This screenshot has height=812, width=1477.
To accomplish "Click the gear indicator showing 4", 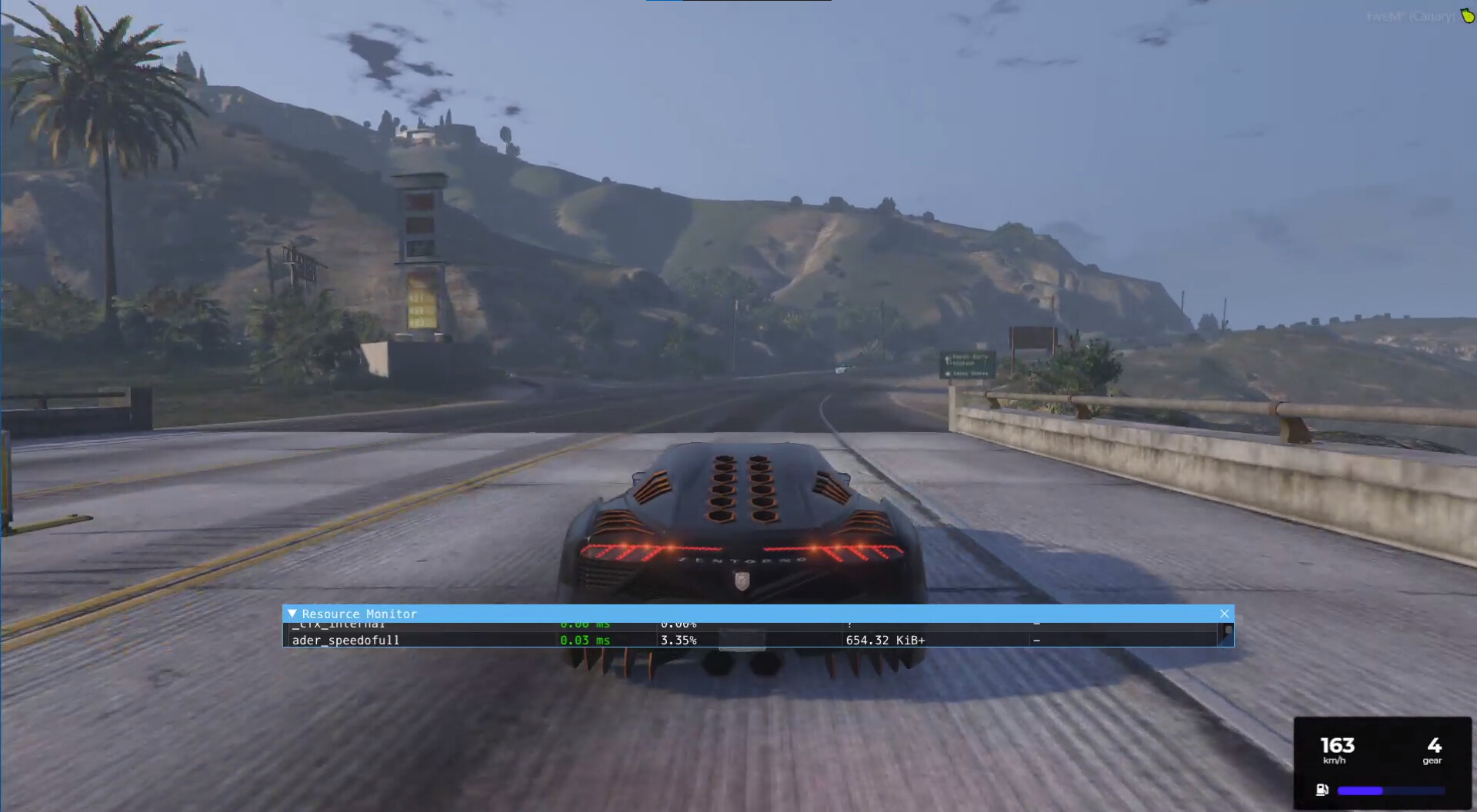I will (x=1432, y=744).
